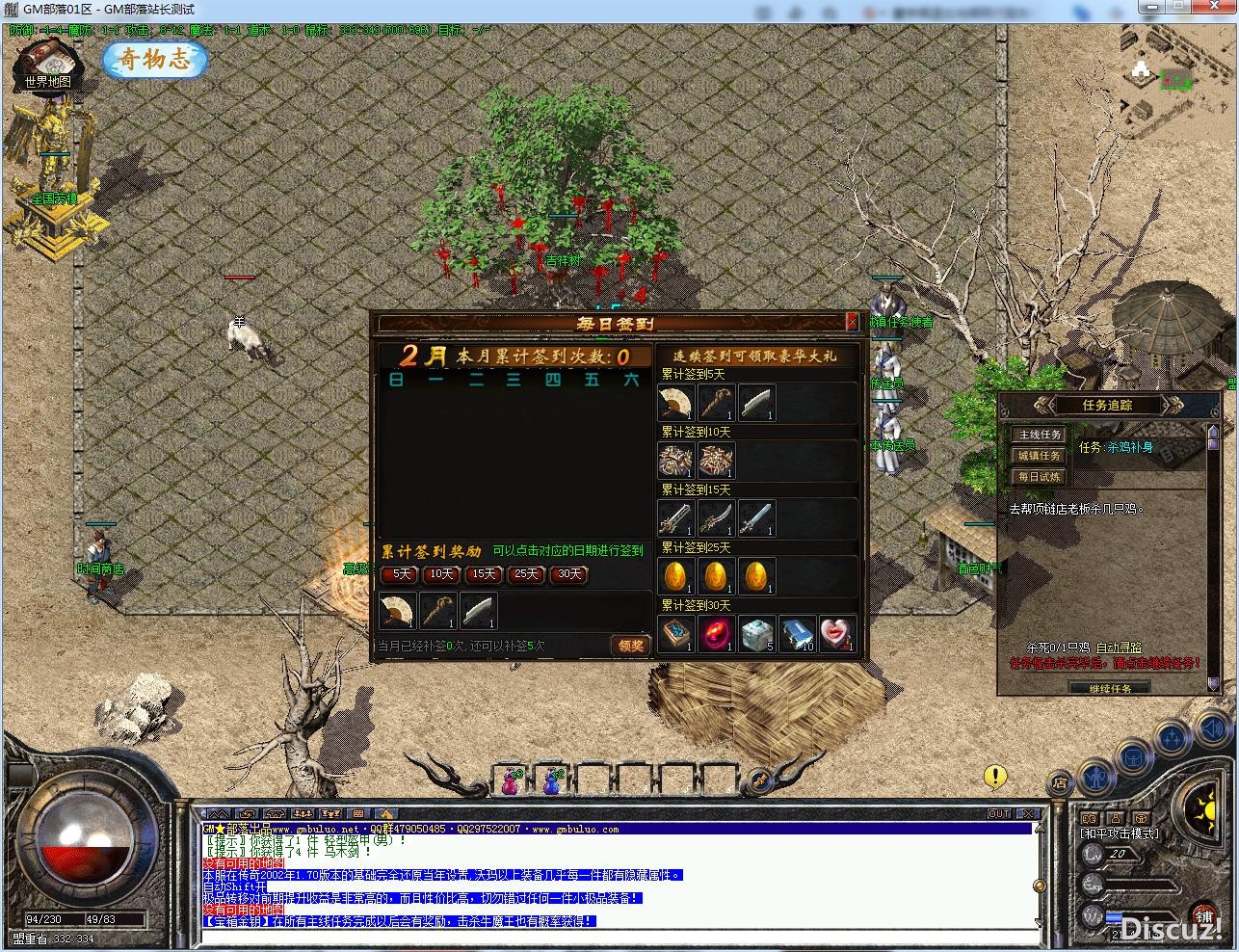Click the red heart lips reward icon
The width and height of the screenshot is (1239, 952).
[837, 634]
